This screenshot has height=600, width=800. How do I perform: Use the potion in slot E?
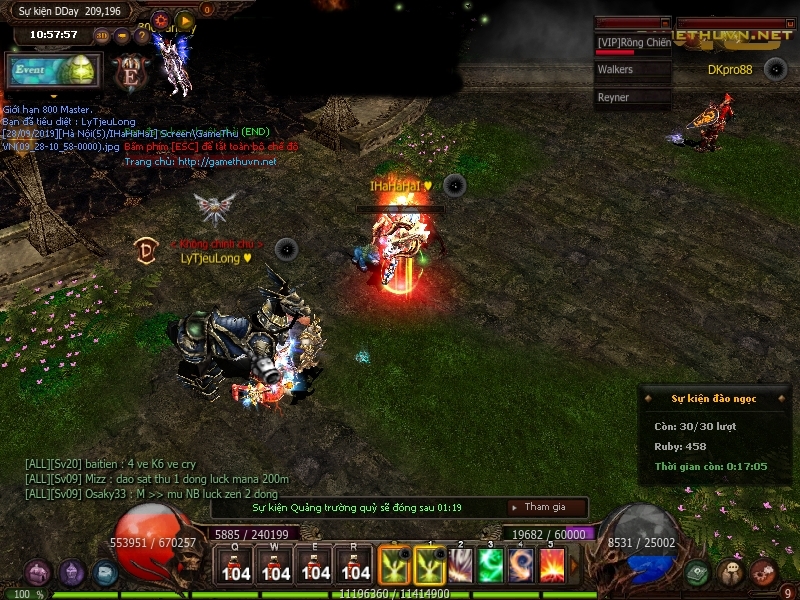point(316,565)
